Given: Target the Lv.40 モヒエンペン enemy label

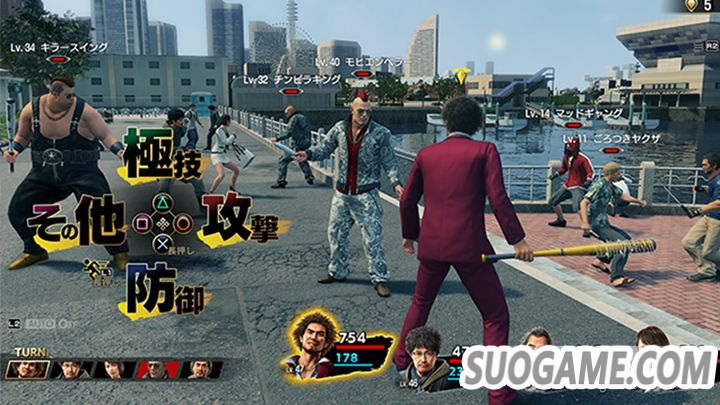Looking at the screenshot, I should point(363,62).
